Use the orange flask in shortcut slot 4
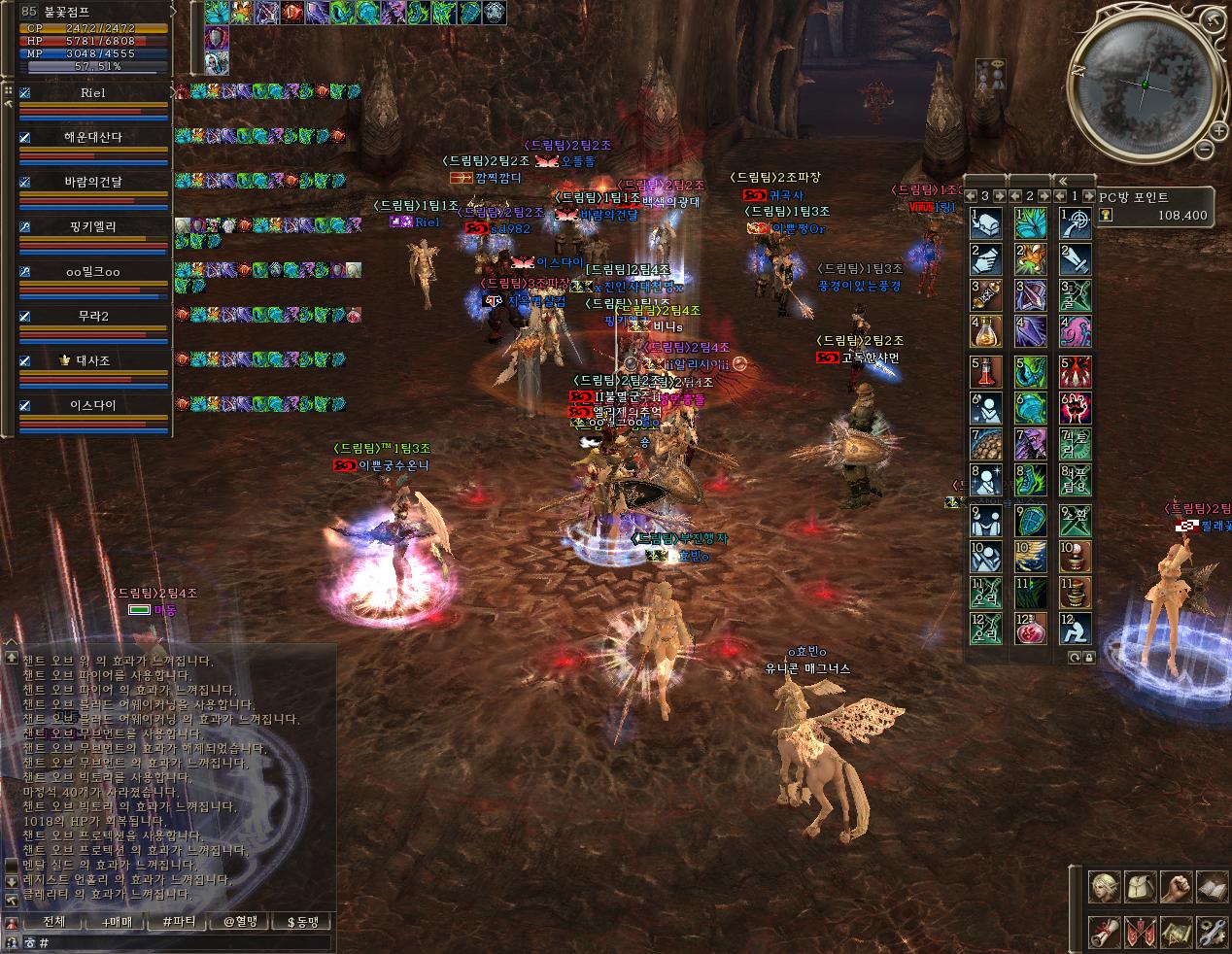Image resolution: width=1232 pixels, height=954 pixels. tap(986, 331)
